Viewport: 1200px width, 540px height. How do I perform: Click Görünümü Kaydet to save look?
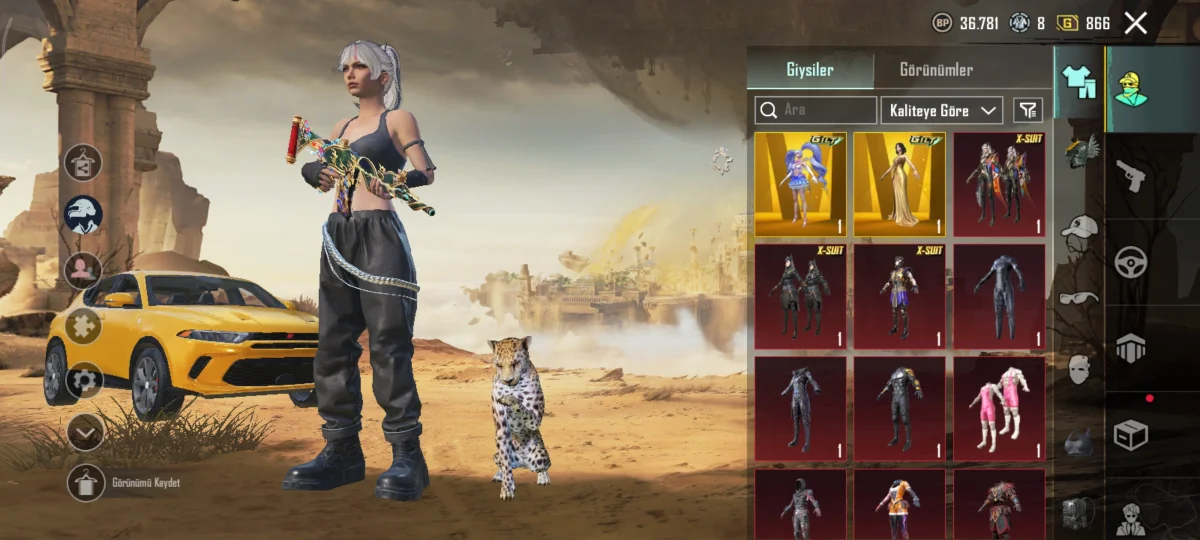[86, 482]
